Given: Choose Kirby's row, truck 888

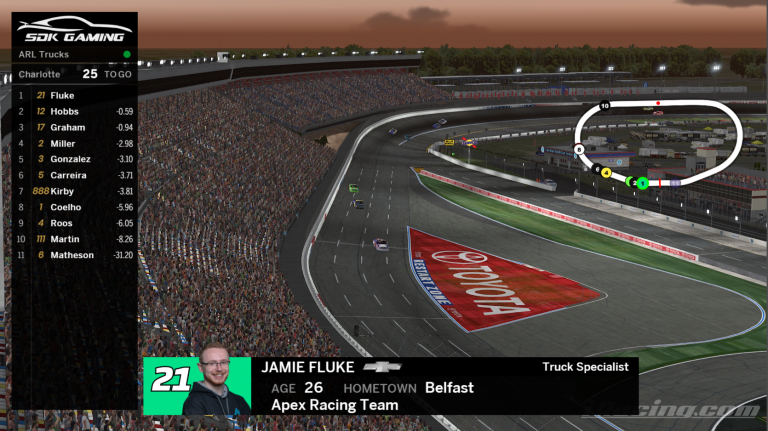Looking at the screenshot, I should [74, 191].
